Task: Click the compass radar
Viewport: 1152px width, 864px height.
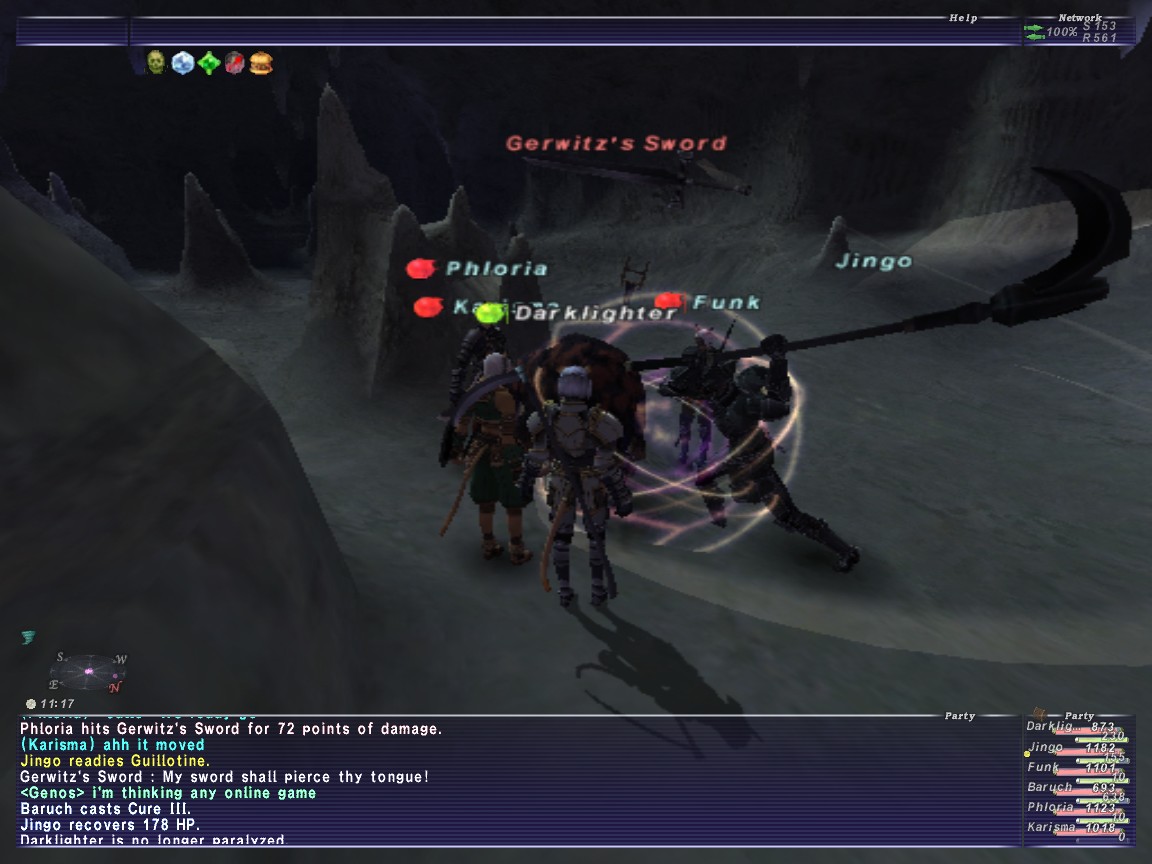Action: click(88, 672)
